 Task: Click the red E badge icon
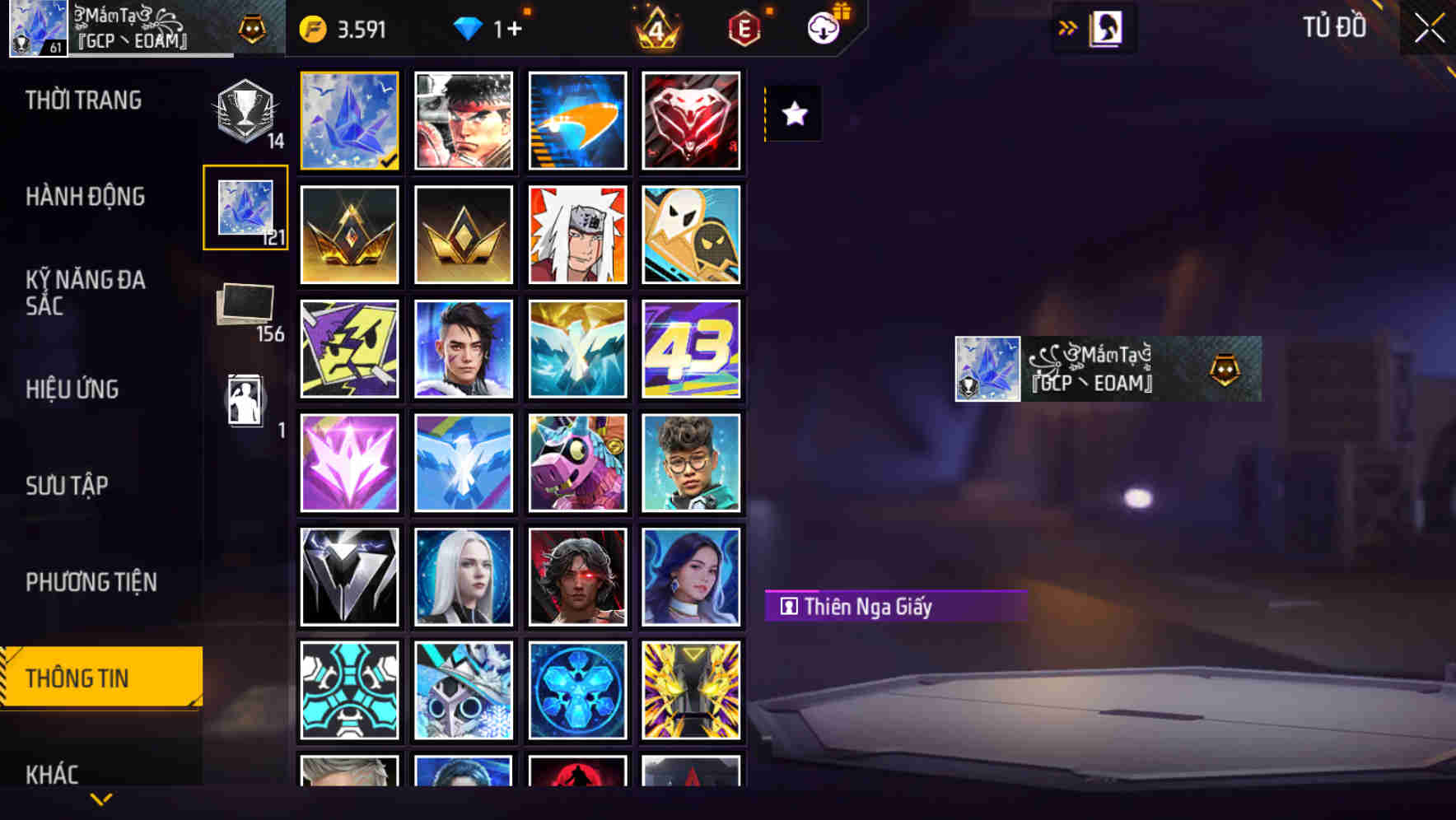(743, 28)
